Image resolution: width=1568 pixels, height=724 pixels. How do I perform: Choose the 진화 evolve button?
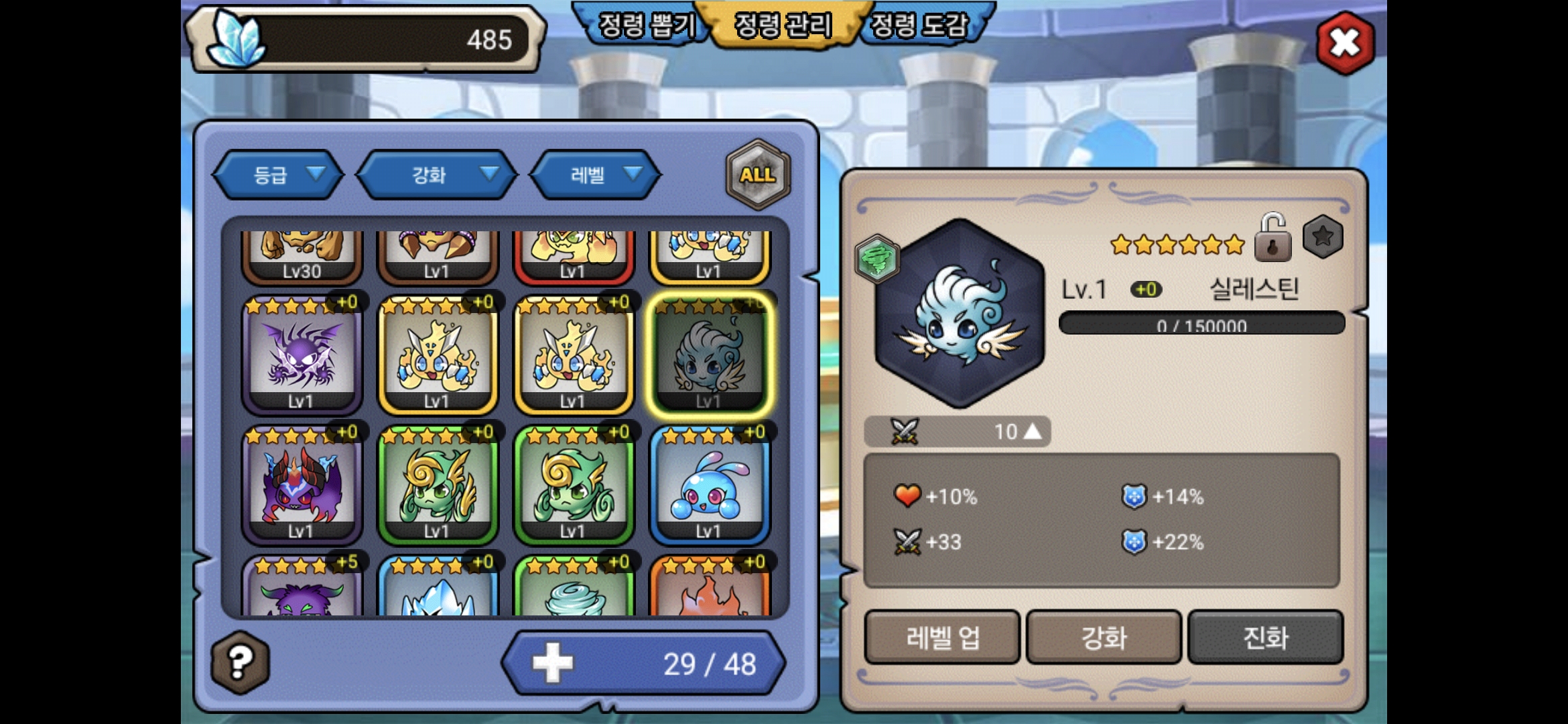click(x=1265, y=637)
